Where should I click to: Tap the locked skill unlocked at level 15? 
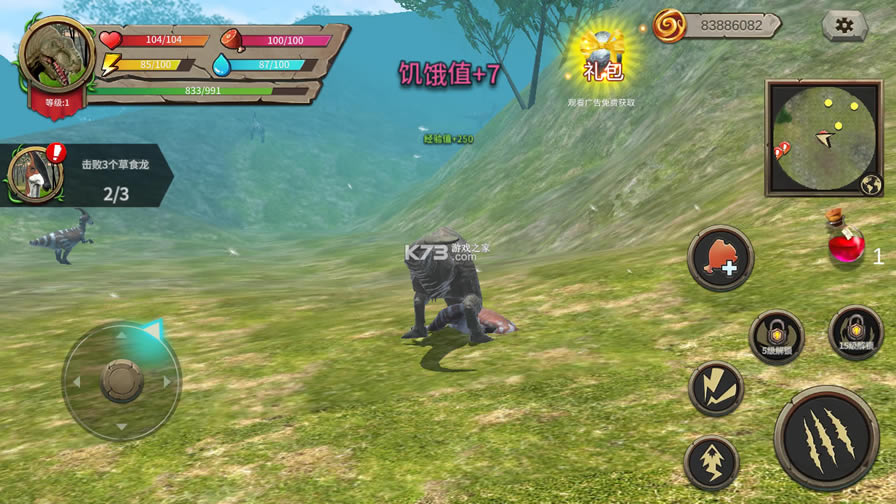(x=855, y=332)
